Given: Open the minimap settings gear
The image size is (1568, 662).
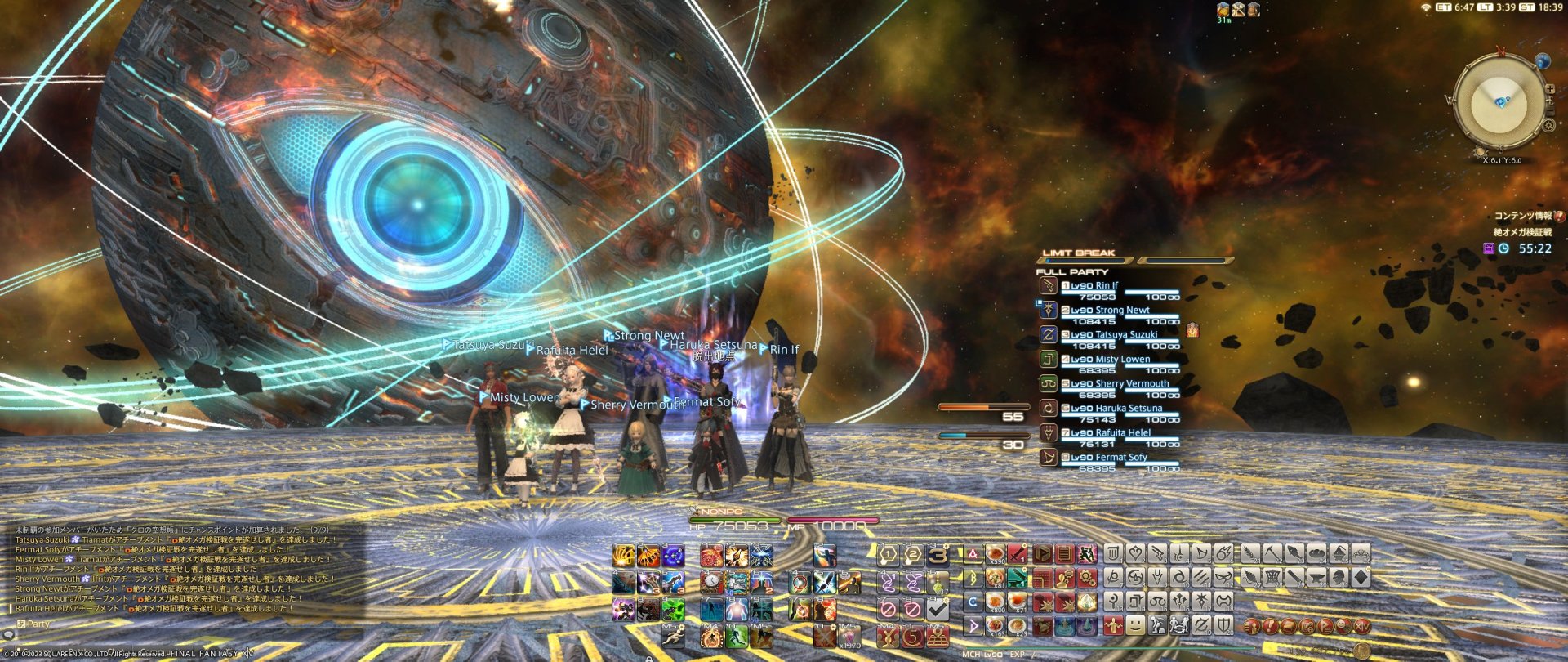Looking at the screenshot, I should point(1549,125).
